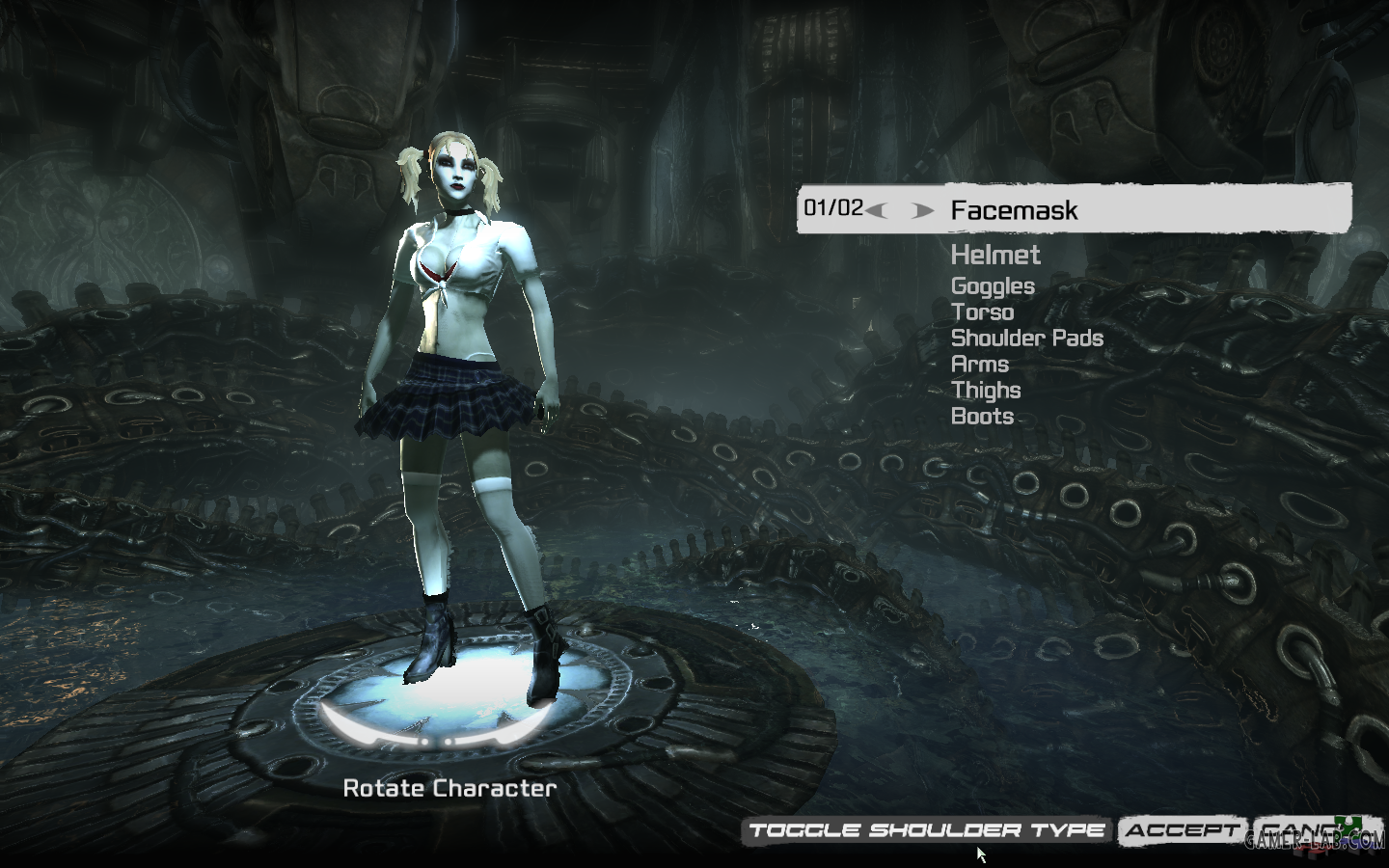Screen dimensions: 1389x868
Task: Open the Boots customization section
Action: 982,417
